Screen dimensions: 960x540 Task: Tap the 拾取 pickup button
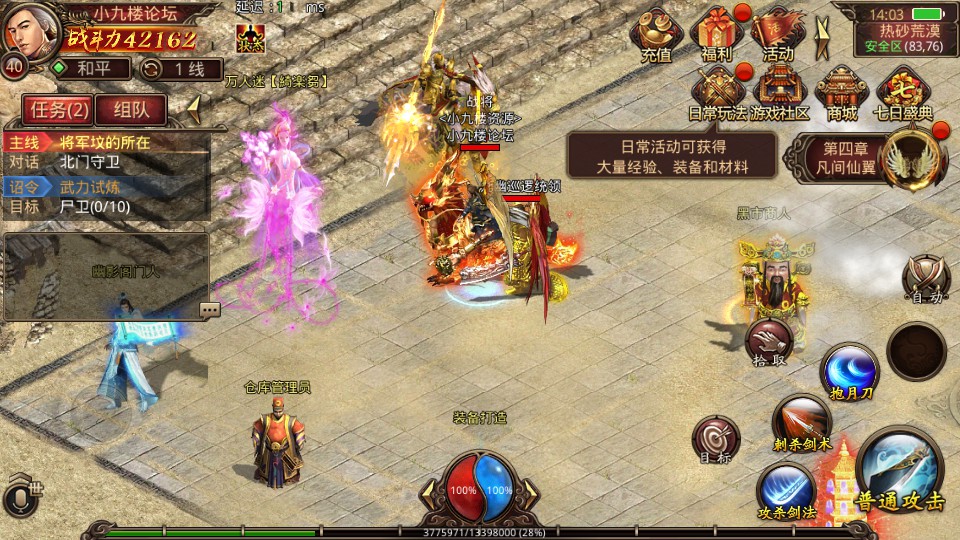769,341
